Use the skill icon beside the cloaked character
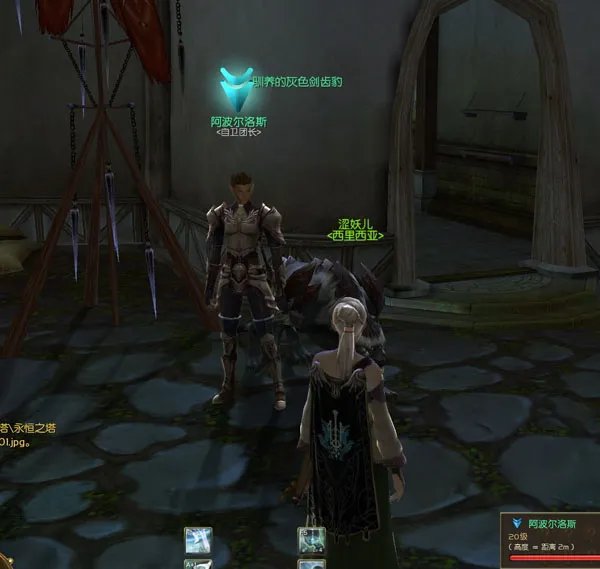 (309, 541)
